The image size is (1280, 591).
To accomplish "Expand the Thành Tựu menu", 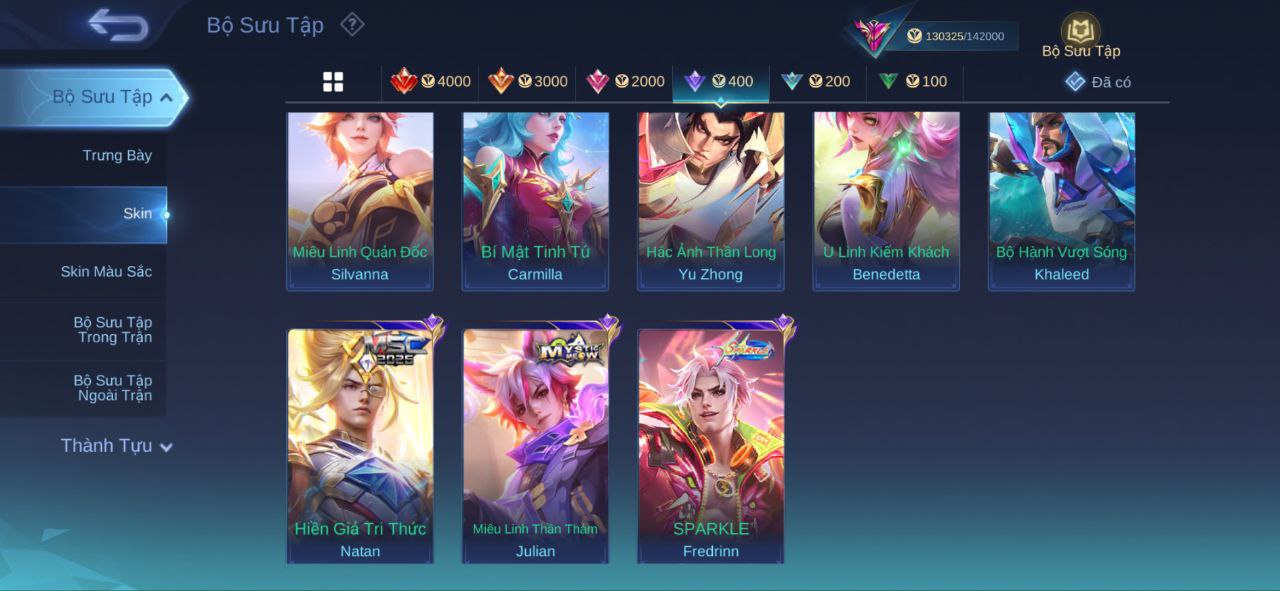I will (x=116, y=446).
